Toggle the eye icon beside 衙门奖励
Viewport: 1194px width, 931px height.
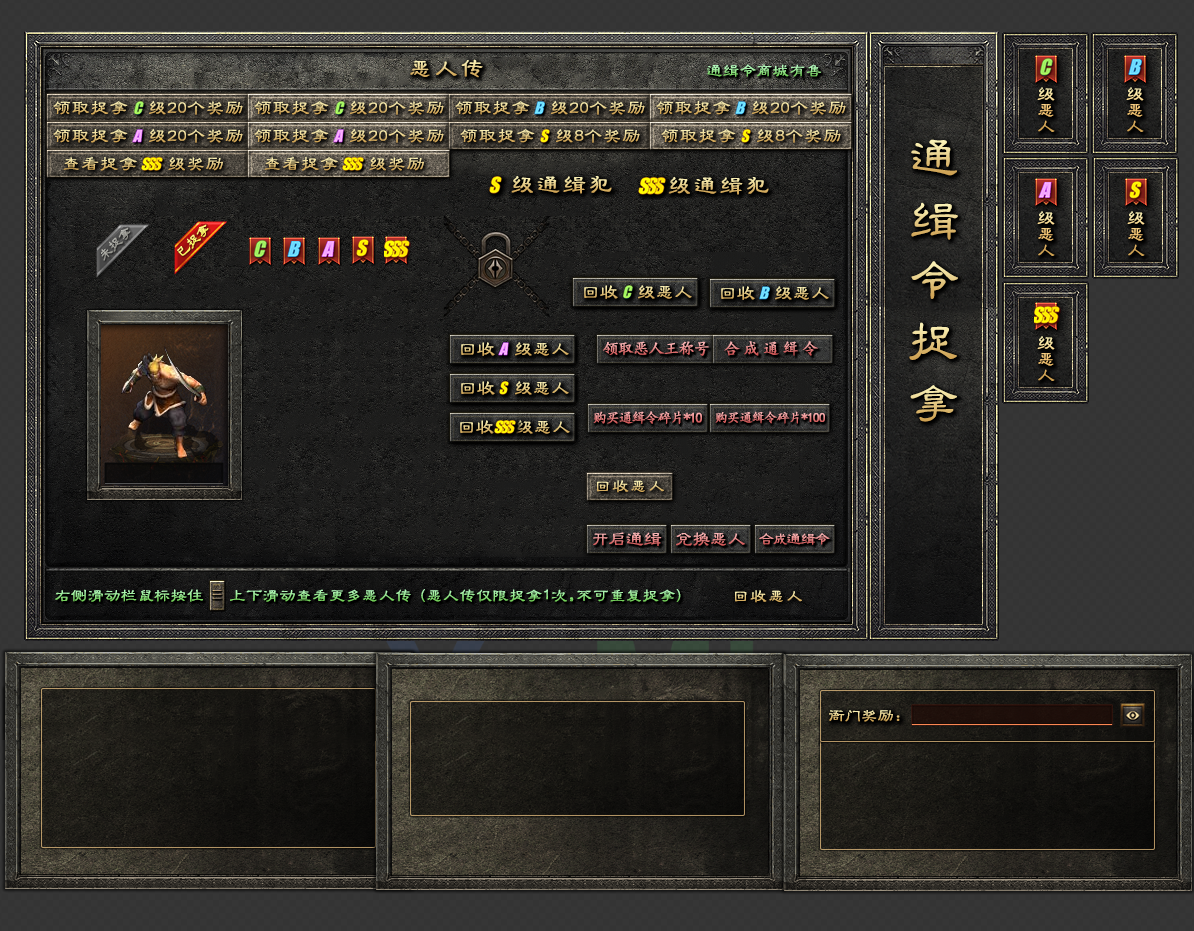pyautogui.click(x=1132, y=715)
